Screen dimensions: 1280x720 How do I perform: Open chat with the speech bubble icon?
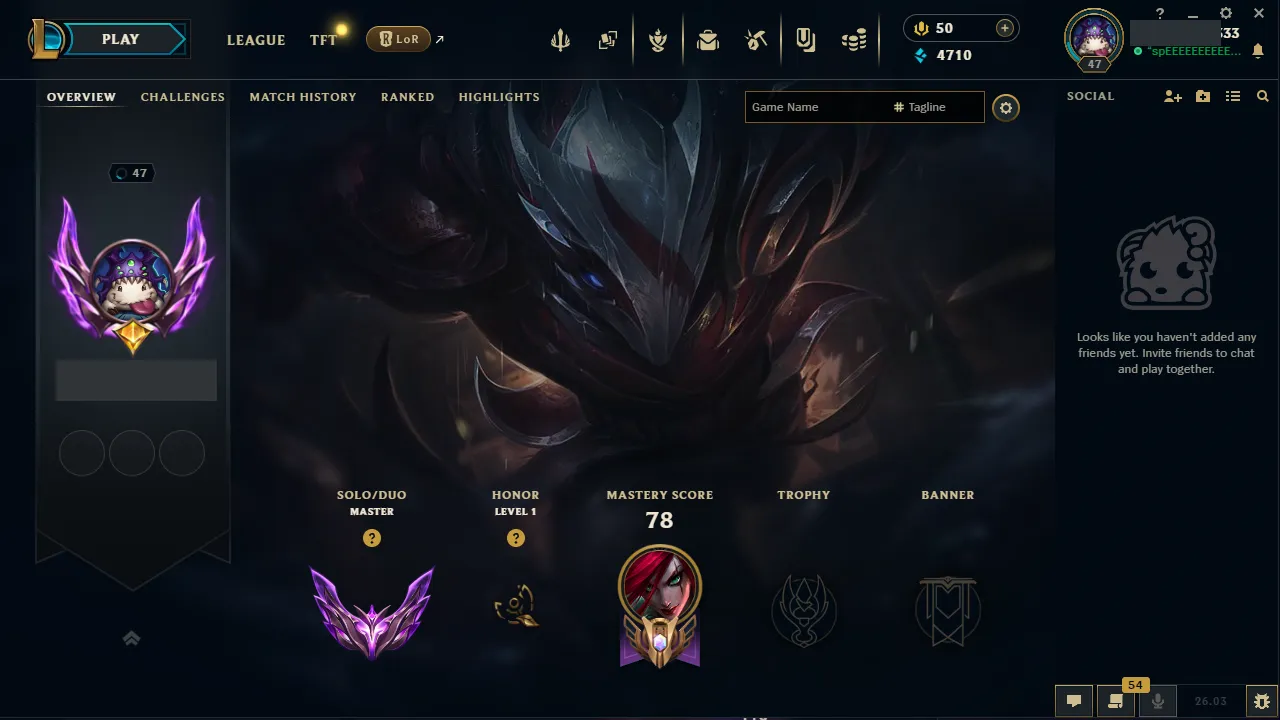pos(1073,701)
